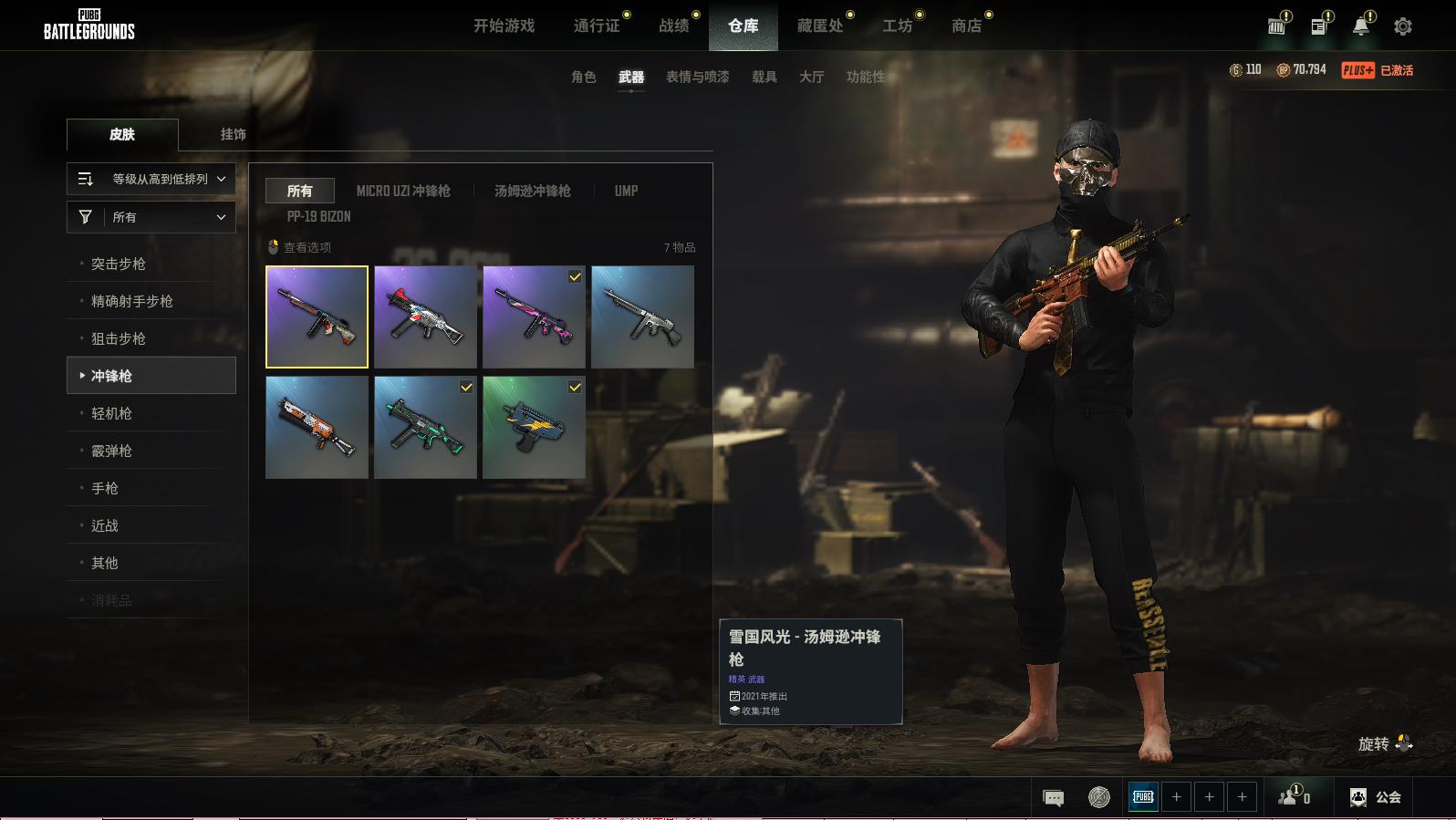Switch to the 工坊 workshop tab
The width and height of the screenshot is (1456, 820).
897,26
